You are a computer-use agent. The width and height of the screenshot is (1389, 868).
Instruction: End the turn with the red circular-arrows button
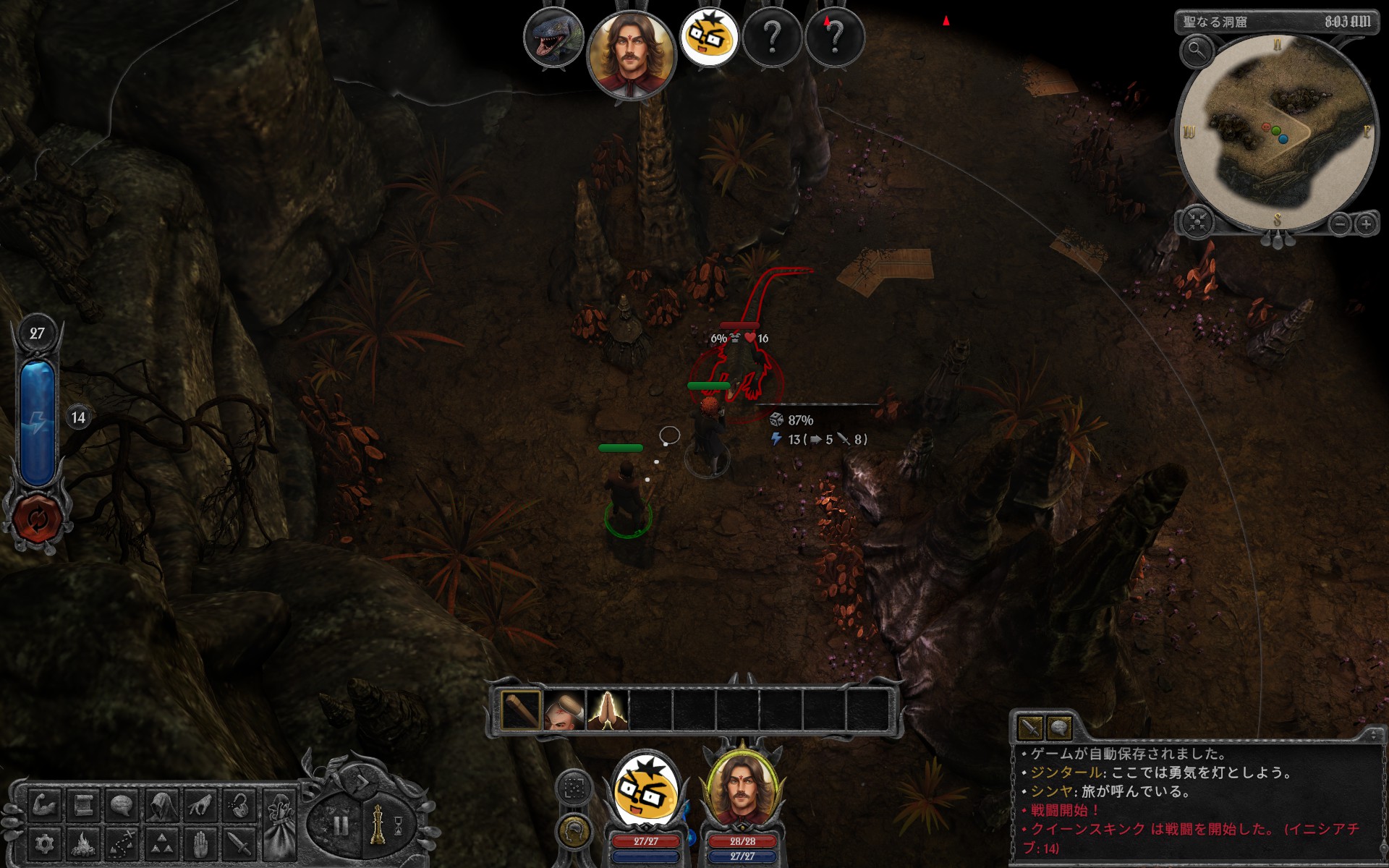click(x=37, y=518)
